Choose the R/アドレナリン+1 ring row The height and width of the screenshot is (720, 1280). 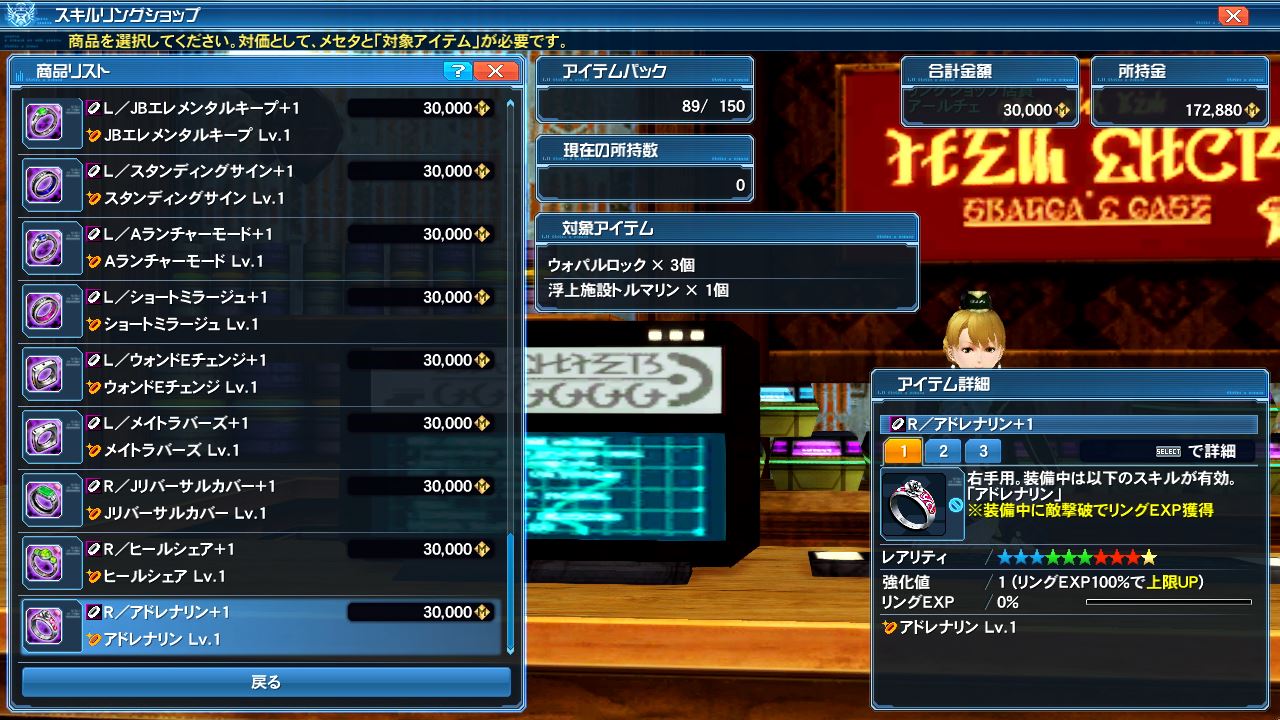260,625
